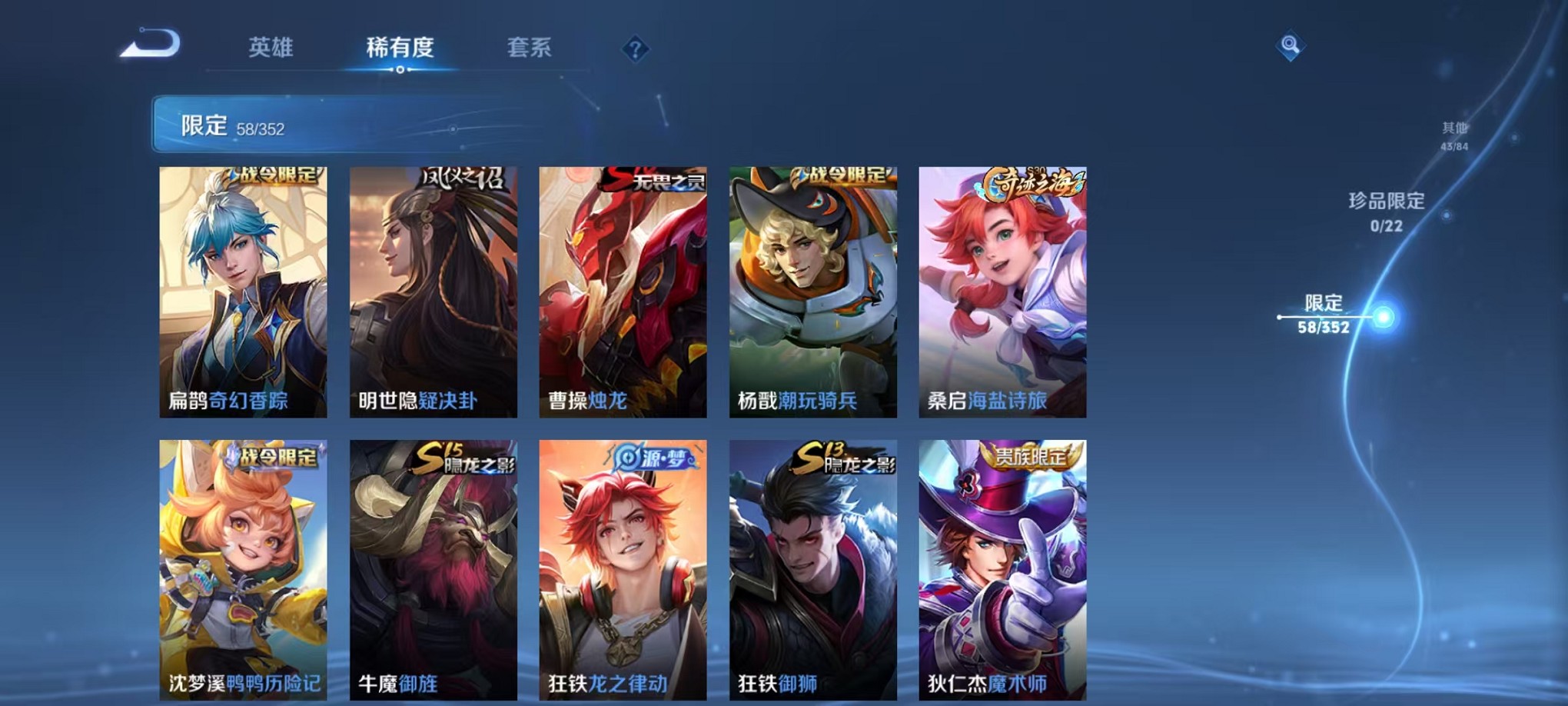Switch to the 英雄 tab
The width and height of the screenshot is (1568, 706).
pos(271,48)
